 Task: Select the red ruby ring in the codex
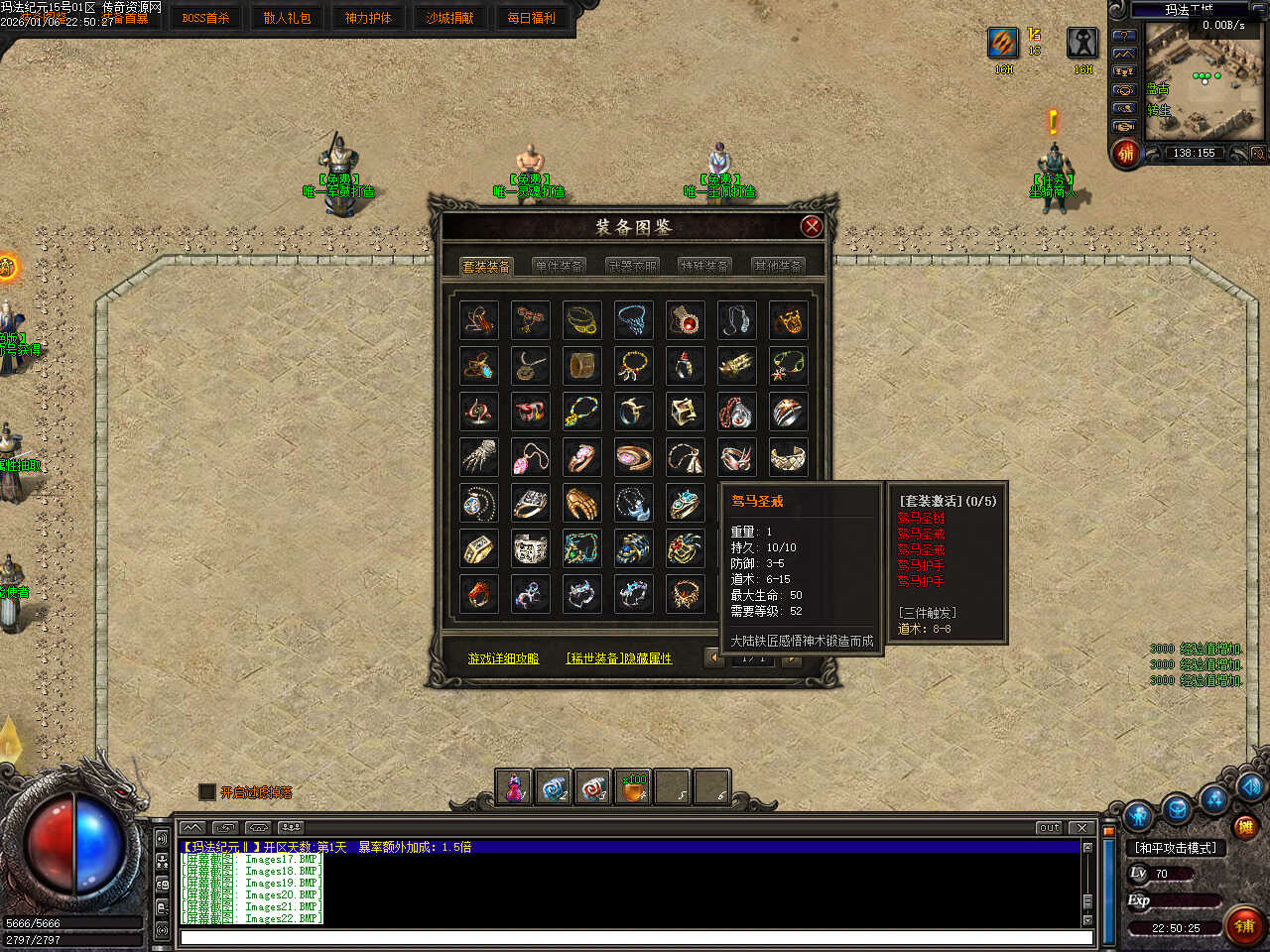tap(685, 319)
